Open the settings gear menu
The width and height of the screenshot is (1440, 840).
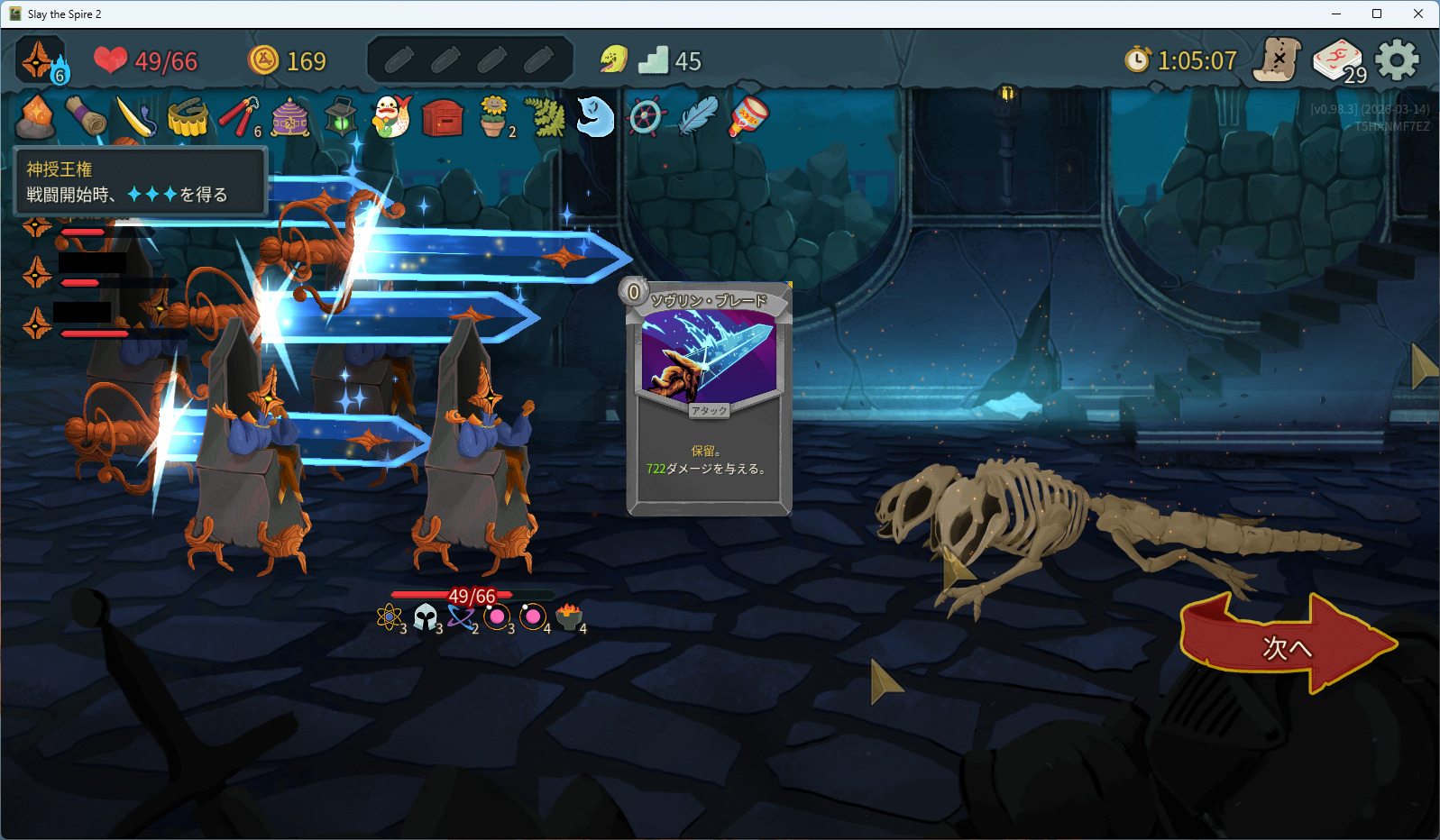coord(1397,60)
